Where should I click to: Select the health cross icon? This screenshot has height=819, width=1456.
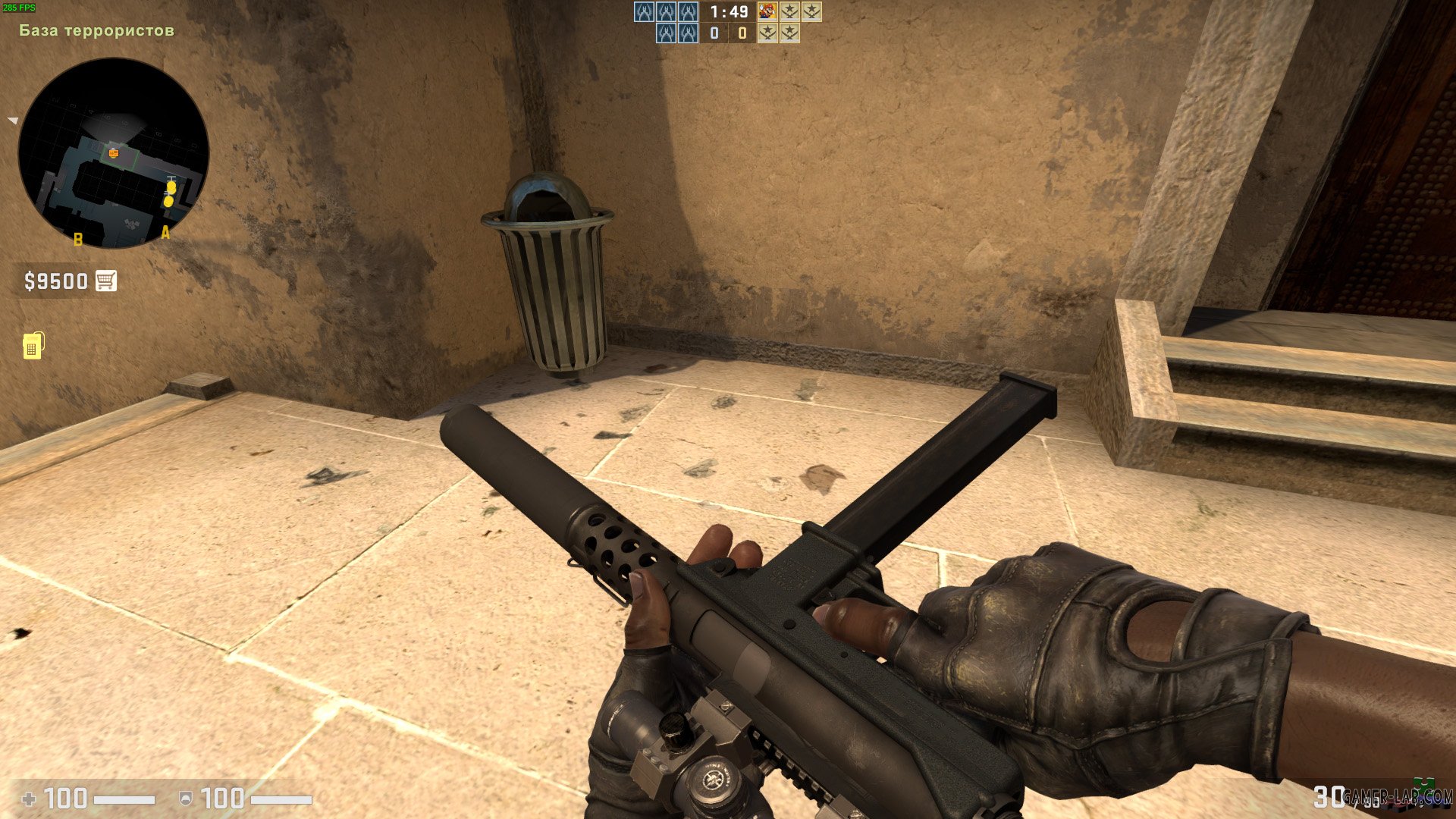click(30, 798)
